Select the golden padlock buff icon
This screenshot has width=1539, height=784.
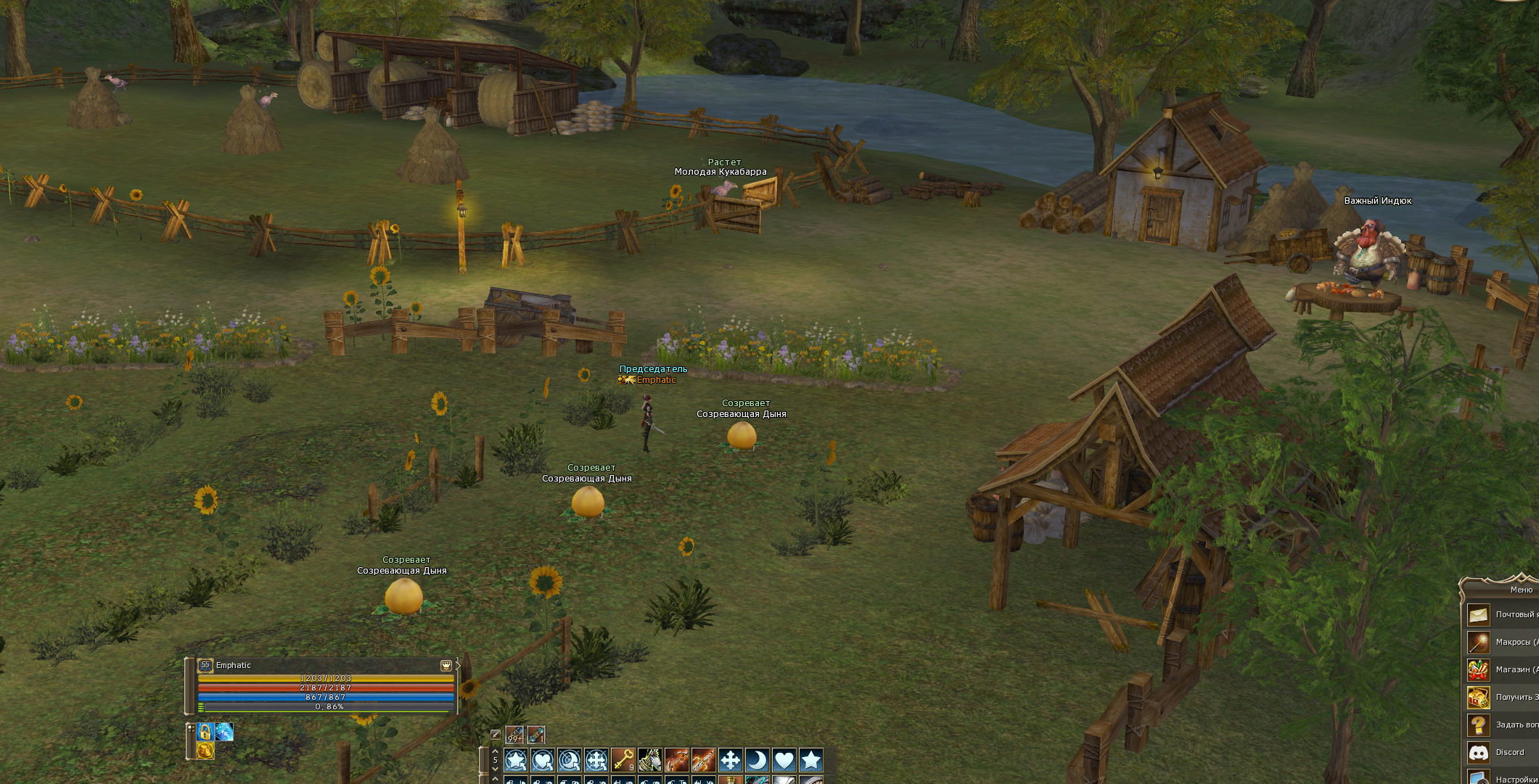click(205, 732)
